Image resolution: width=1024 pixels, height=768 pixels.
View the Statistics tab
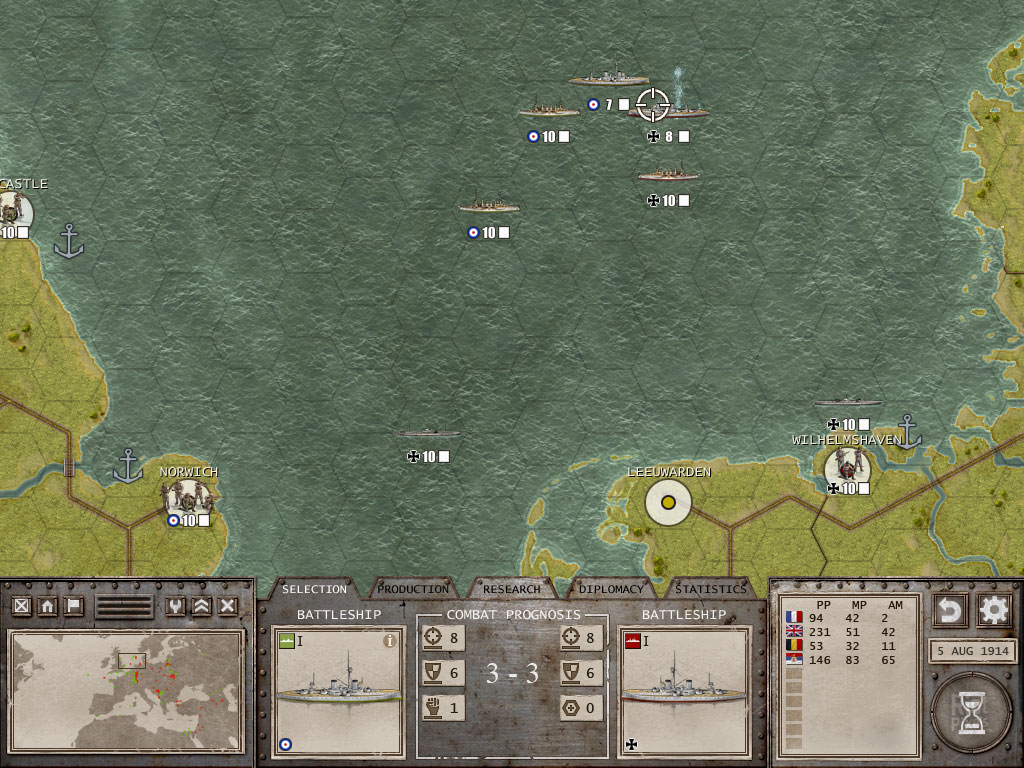point(710,589)
